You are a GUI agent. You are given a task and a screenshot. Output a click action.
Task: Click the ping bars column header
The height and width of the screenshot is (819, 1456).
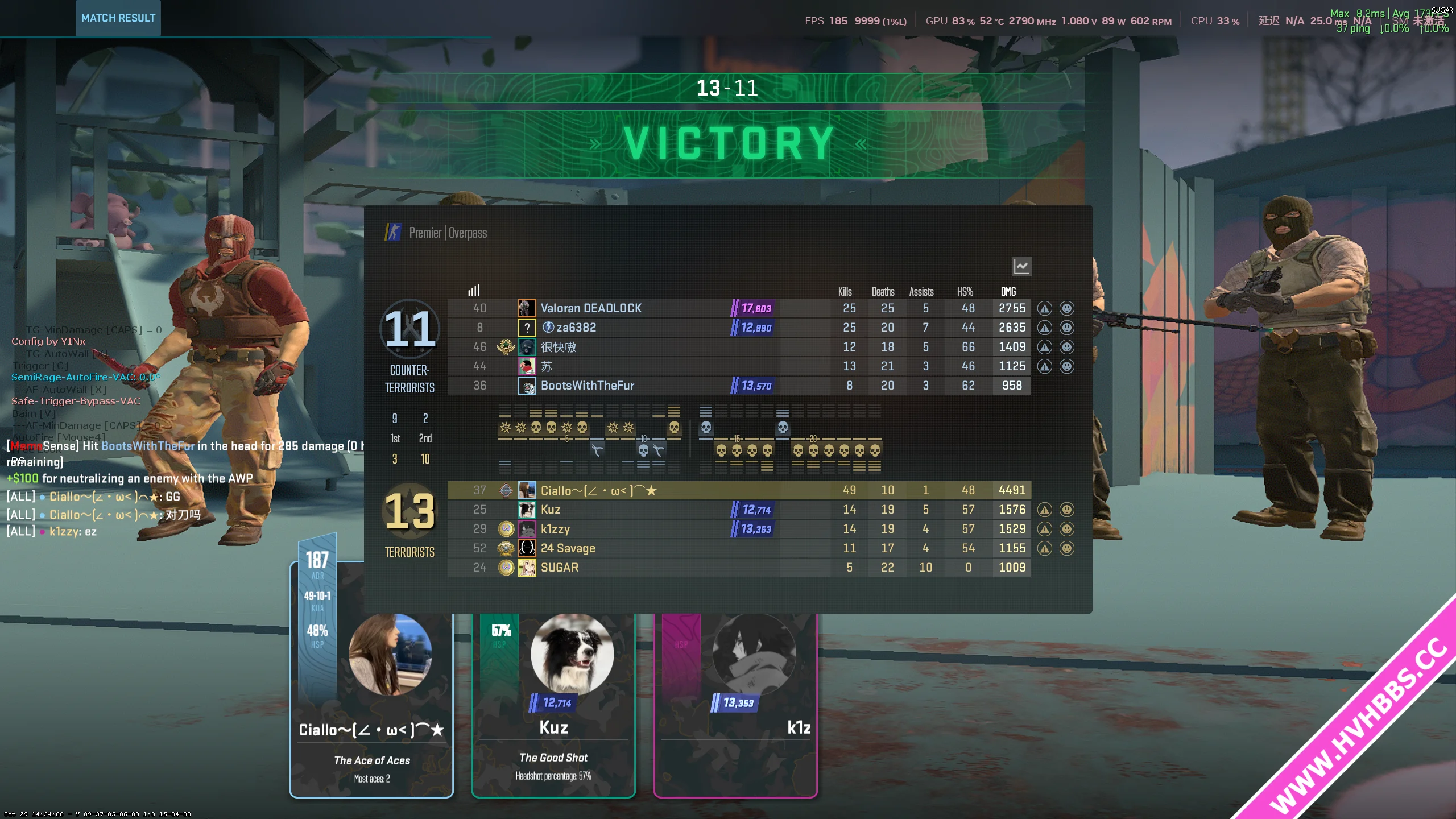[x=474, y=291]
